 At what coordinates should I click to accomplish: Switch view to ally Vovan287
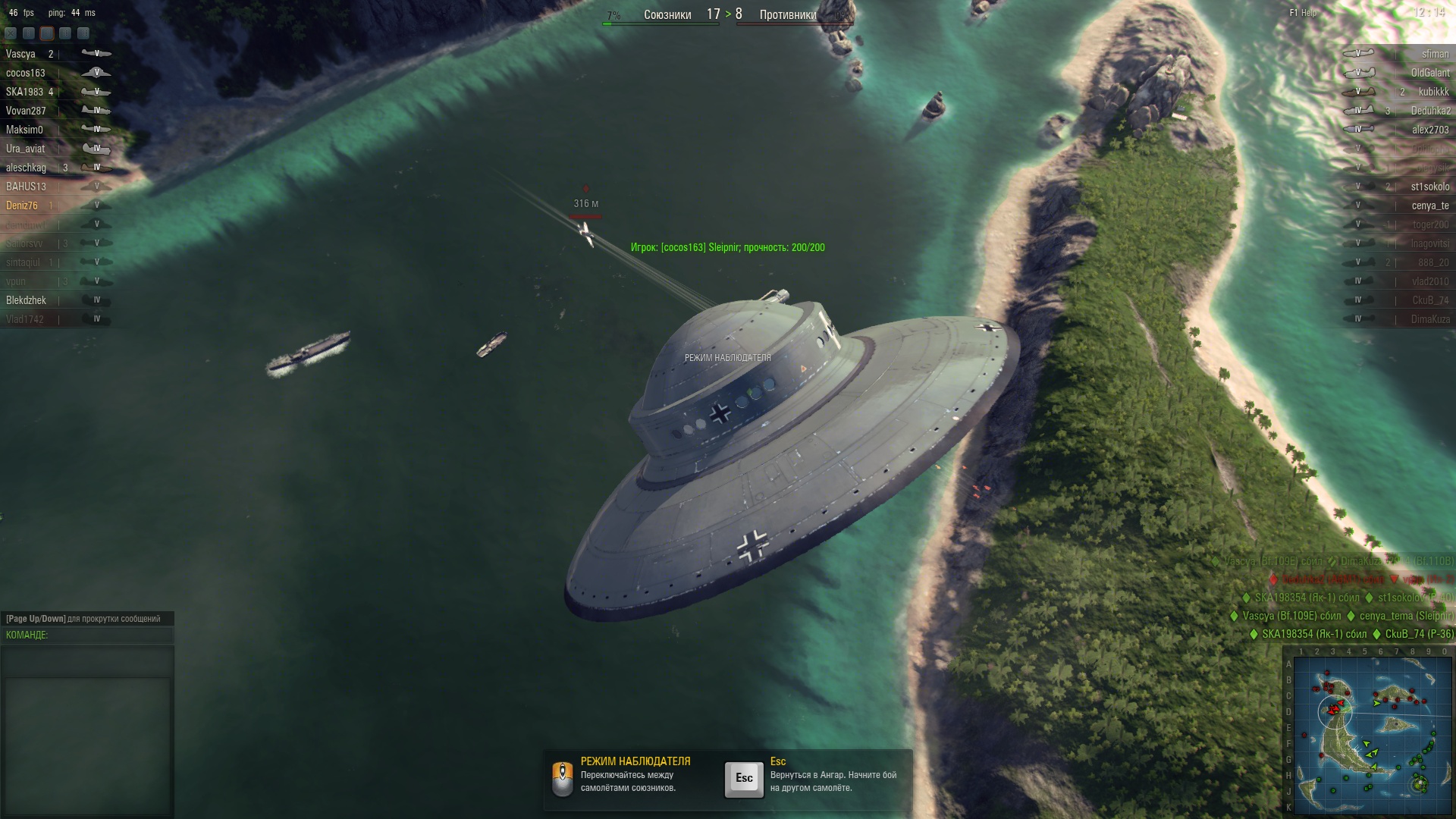26,111
